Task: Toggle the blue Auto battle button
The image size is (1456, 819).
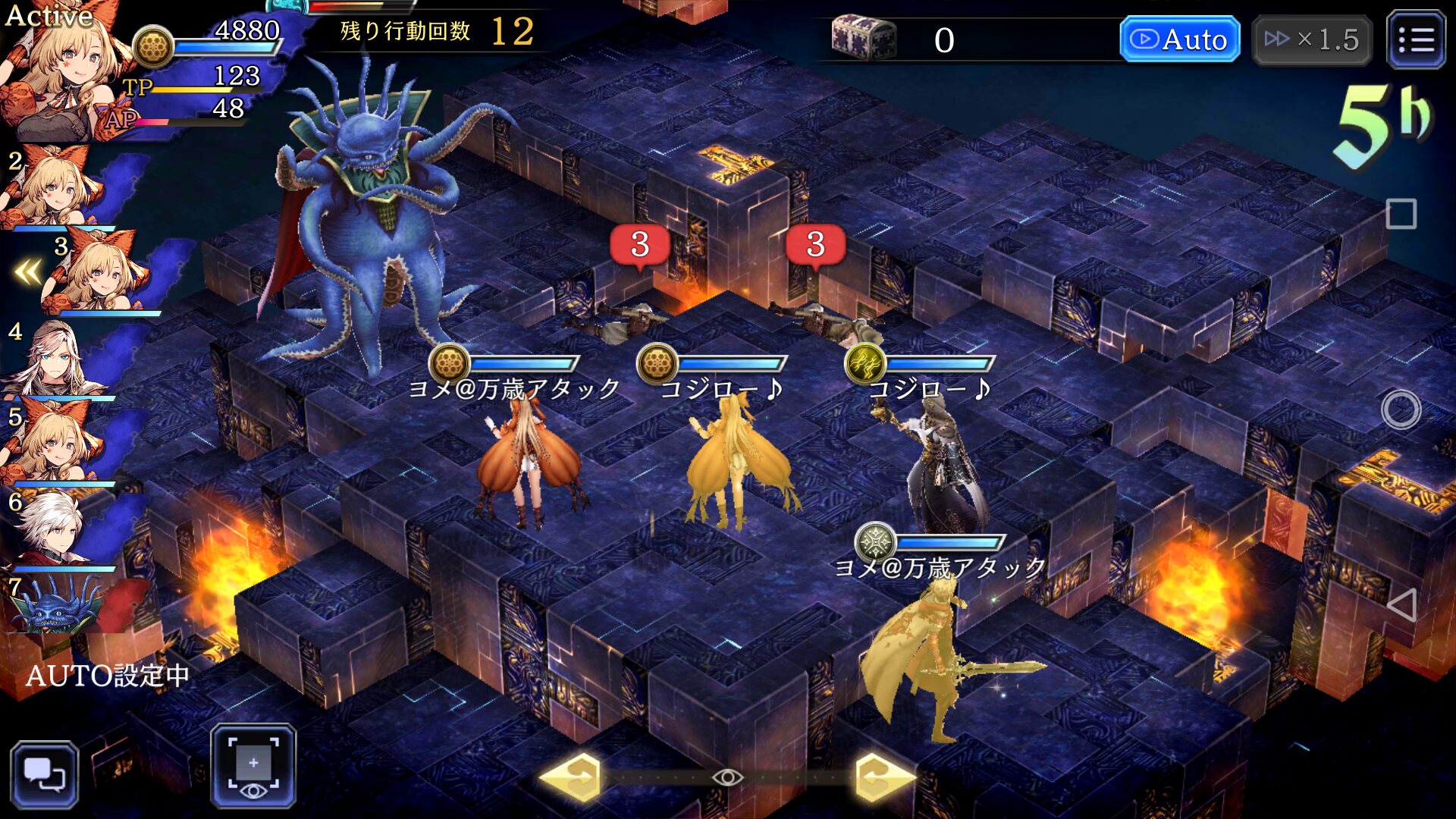Action: pyautogui.click(x=1179, y=39)
